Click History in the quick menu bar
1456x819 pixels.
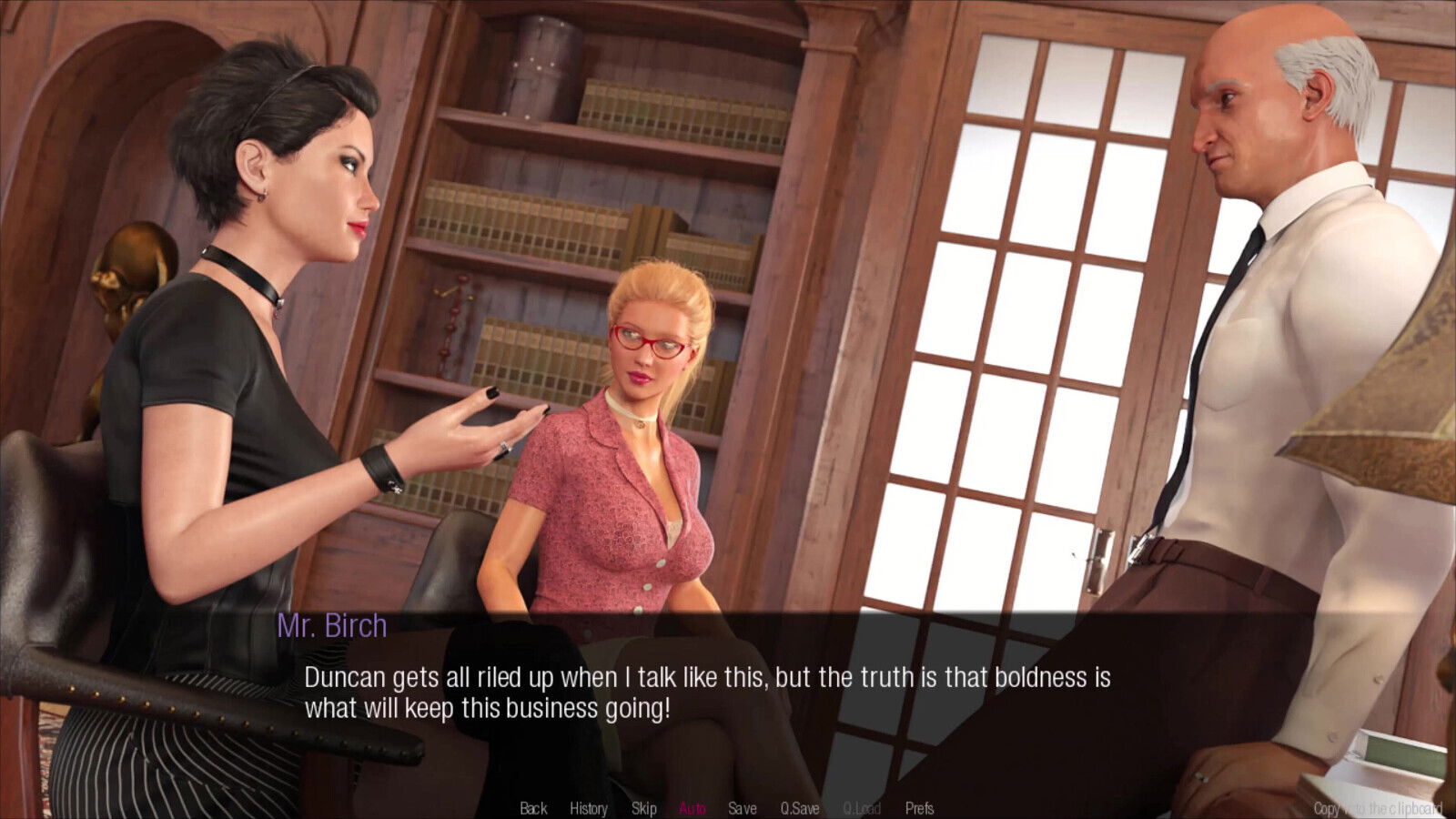[x=588, y=808]
